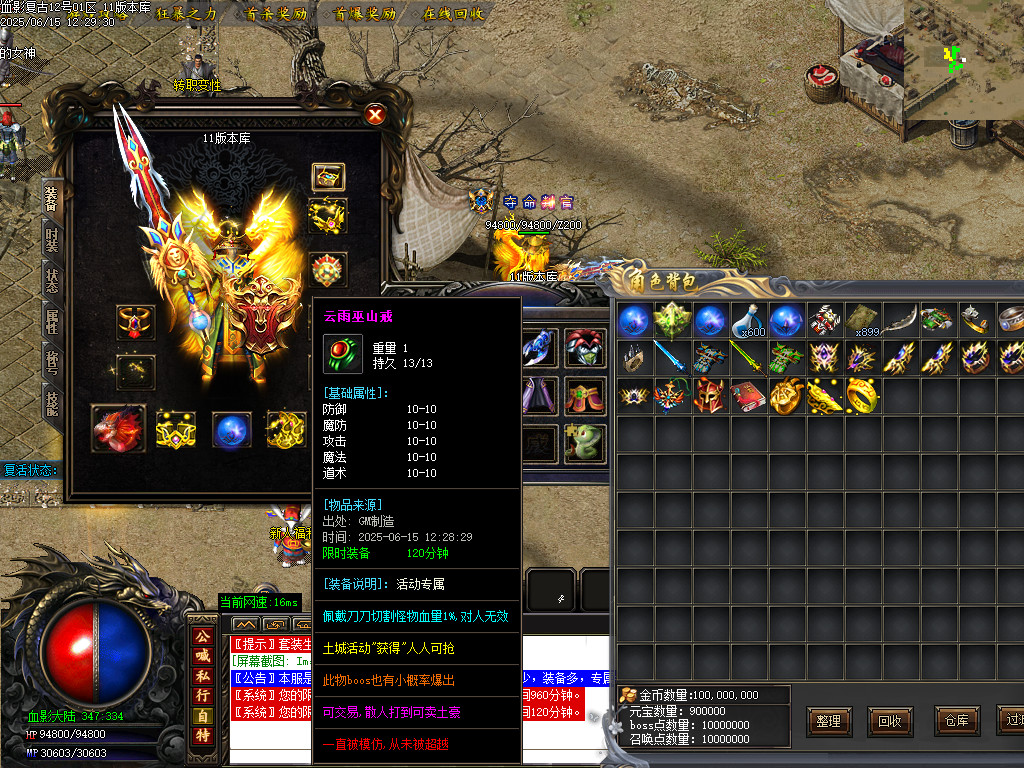
Task: Open the 在线回收 top menu entry
Action: (453, 14)
